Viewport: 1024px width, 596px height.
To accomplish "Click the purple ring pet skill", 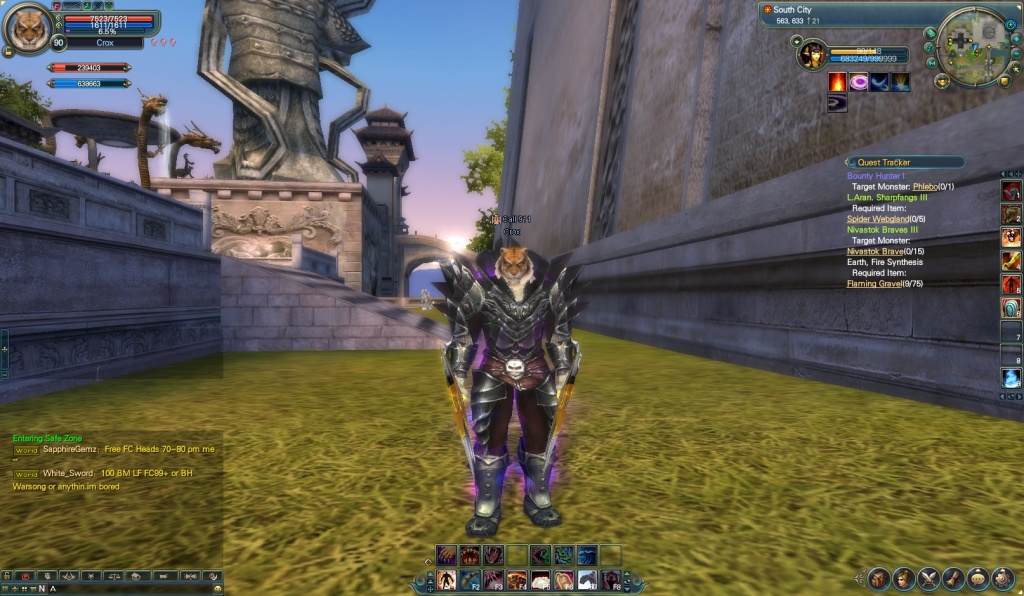I will point(859,82).
